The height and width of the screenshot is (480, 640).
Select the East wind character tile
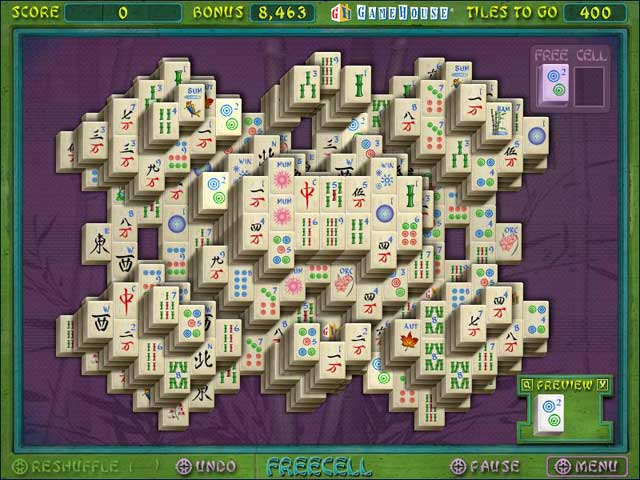tap(98, 241)
